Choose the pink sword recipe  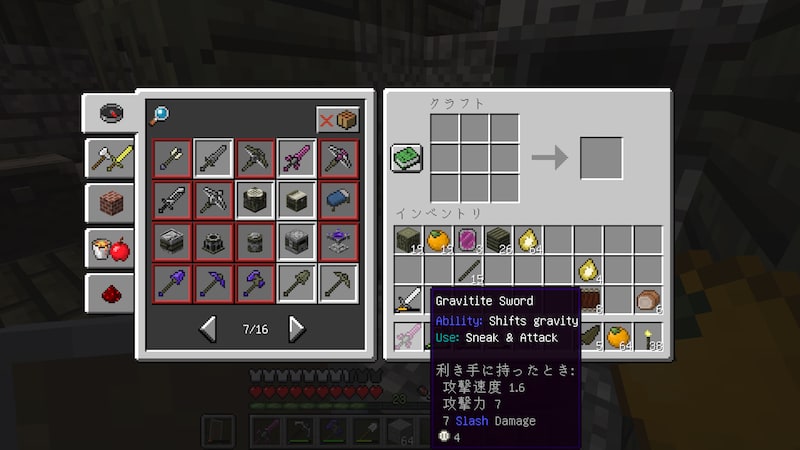(296, 158)
